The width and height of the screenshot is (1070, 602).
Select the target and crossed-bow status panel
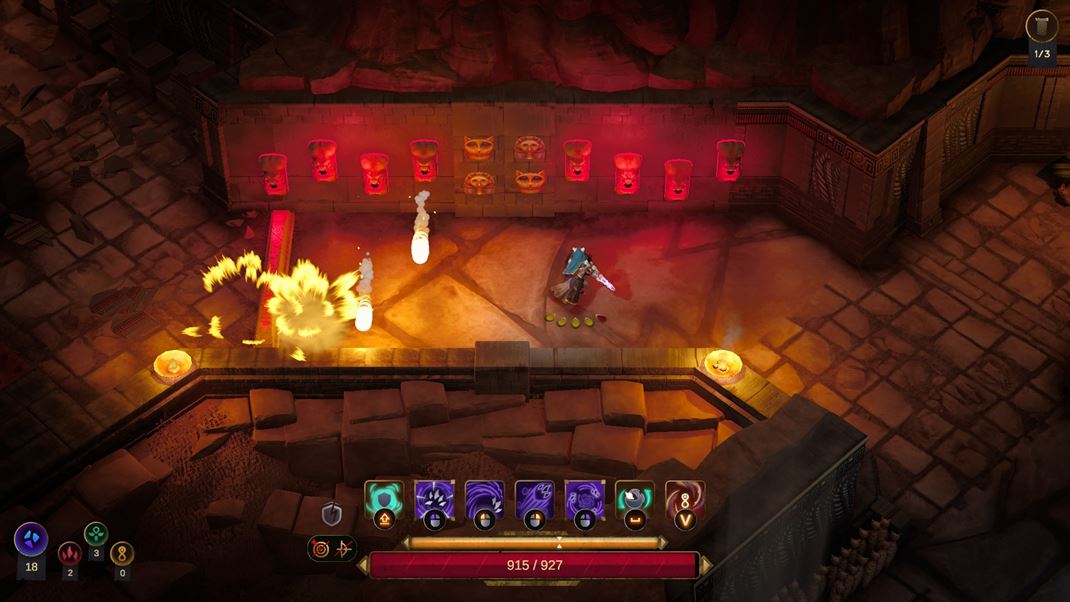click(x=332, y=548)
